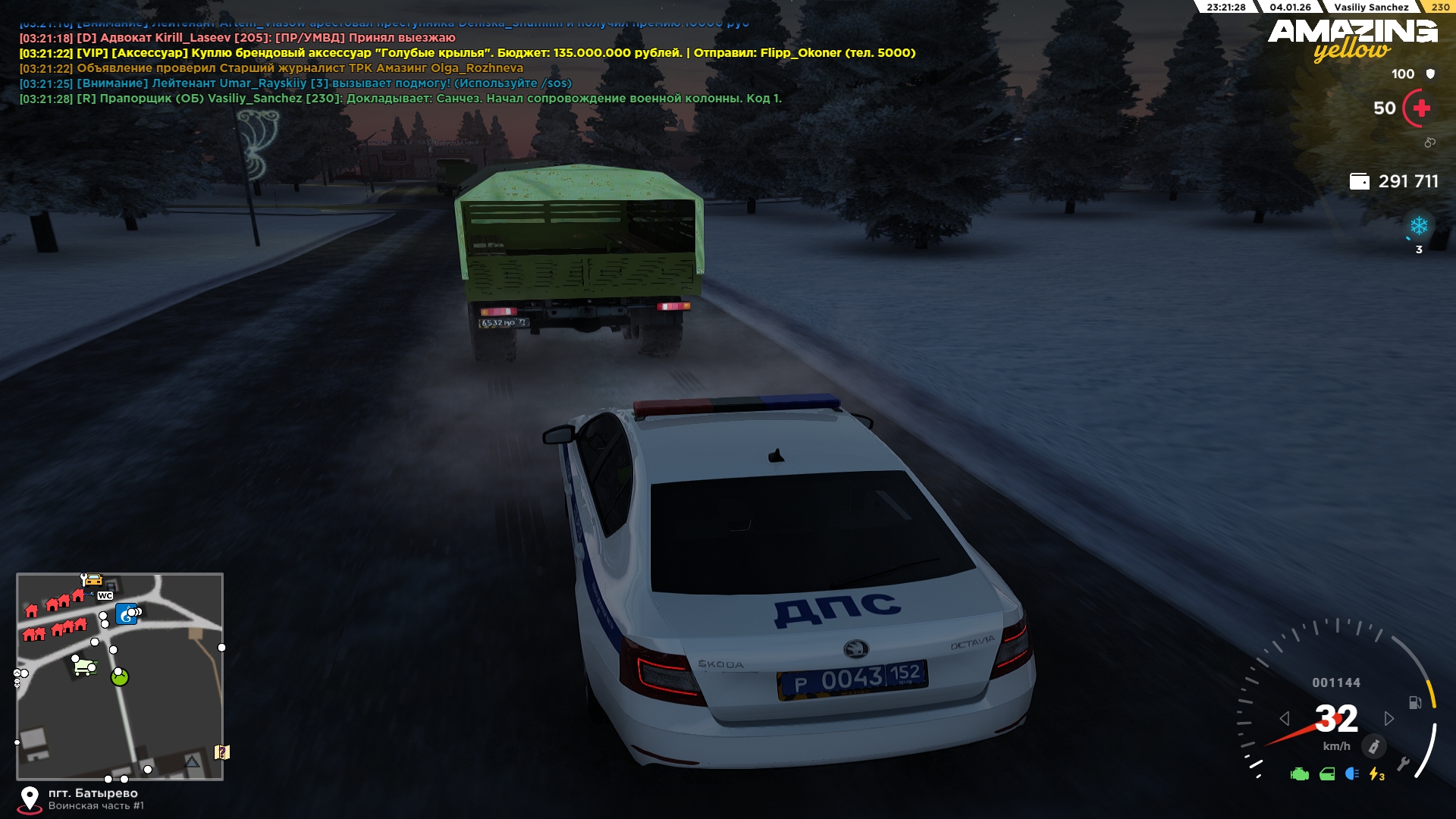
Task: Click the yellow lightning bolt indicator
Action: tap(1376, 774)
